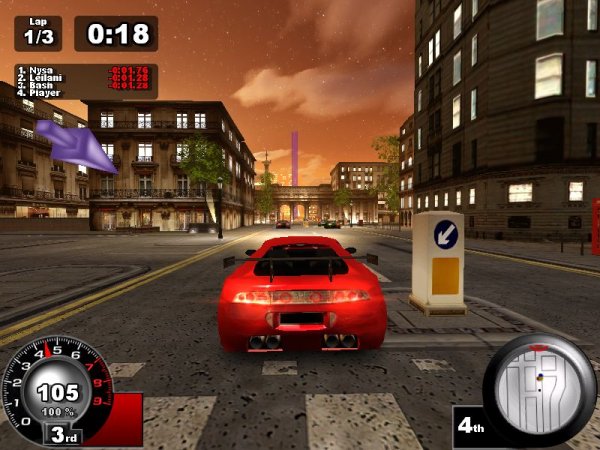Click the purple direction arrow indicator
This screenshot has width=600, height=450.
76,142
